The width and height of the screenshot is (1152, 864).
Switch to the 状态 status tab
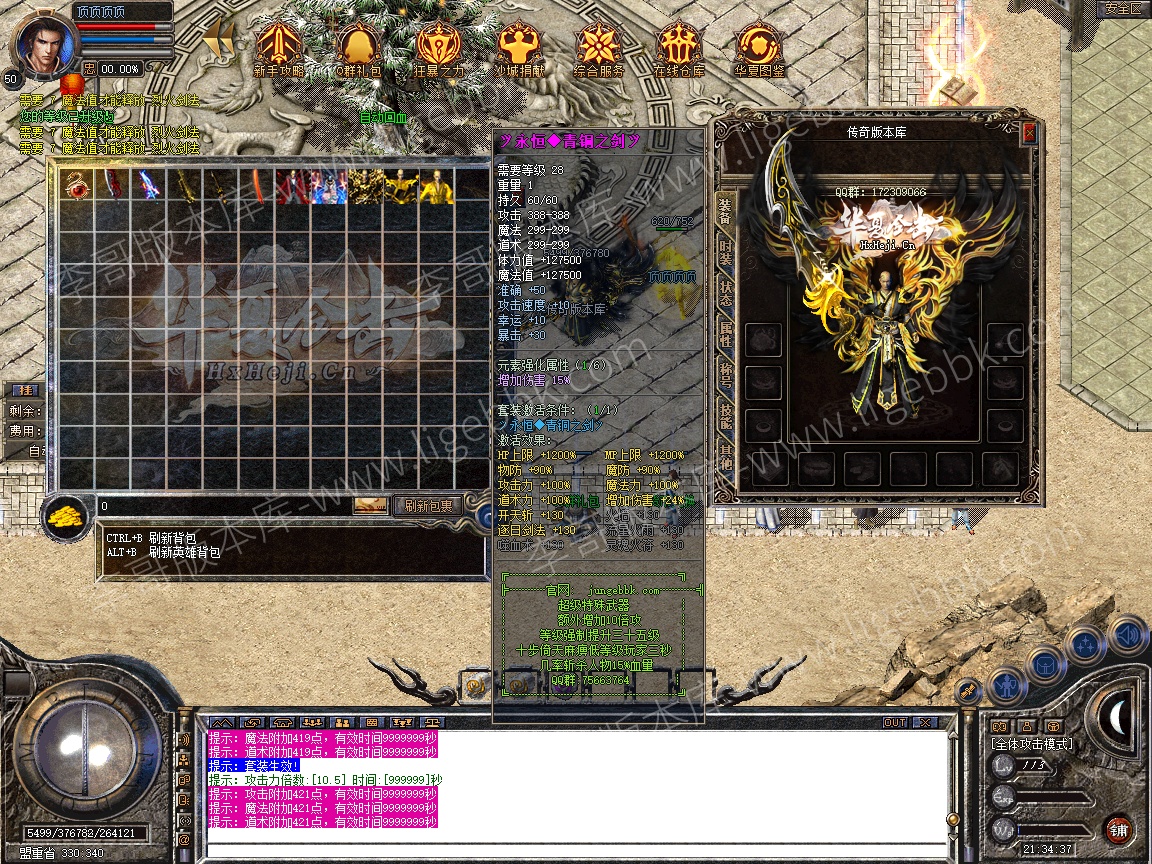coord(725,294)
